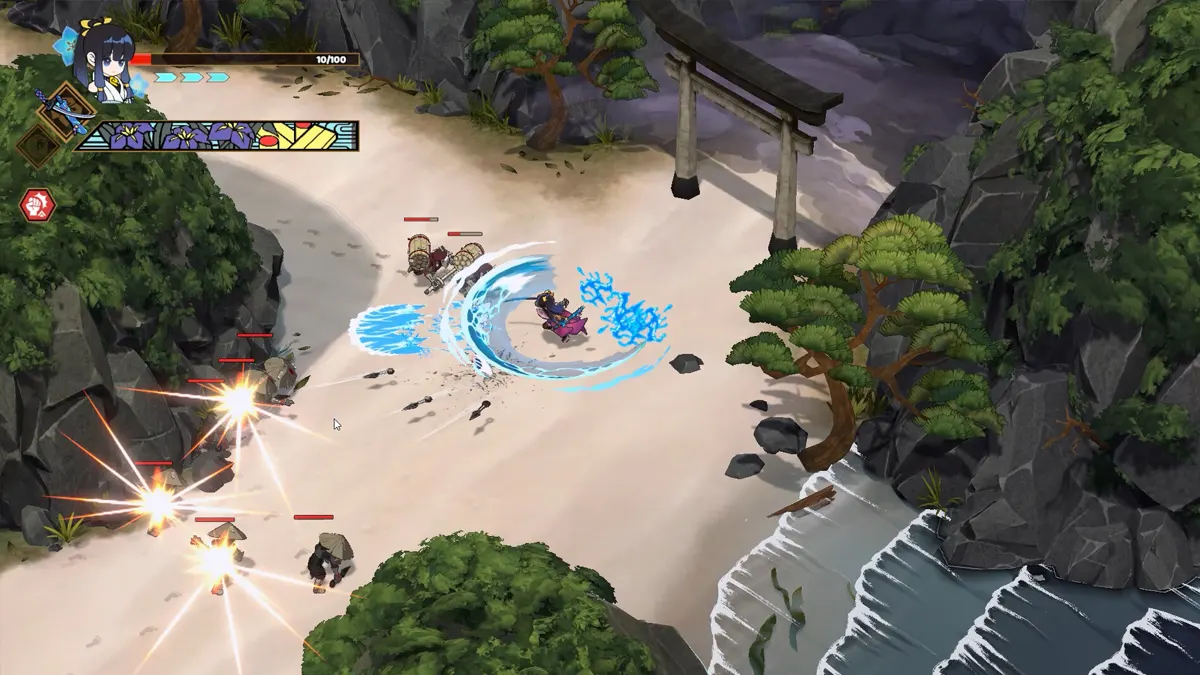The width and height of the screenshot is (1200, 675).
Task: Click the red hexagon fist buff icon
Action: coord(37,204)
